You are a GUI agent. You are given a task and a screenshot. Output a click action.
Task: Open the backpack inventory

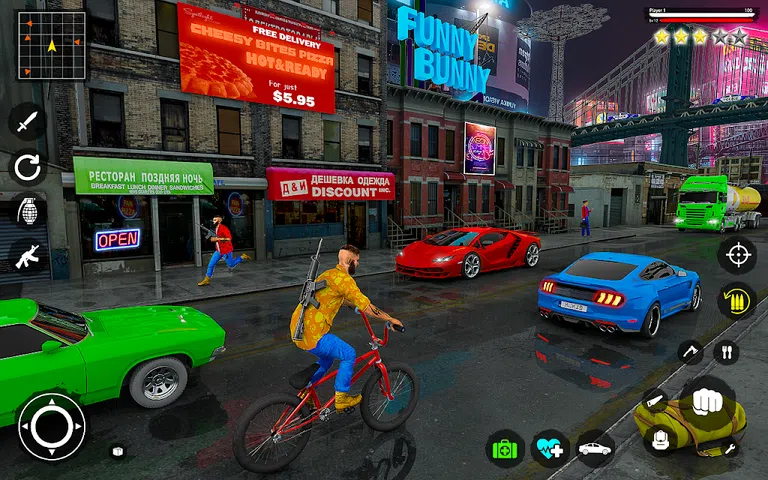(x=661, y=438)
